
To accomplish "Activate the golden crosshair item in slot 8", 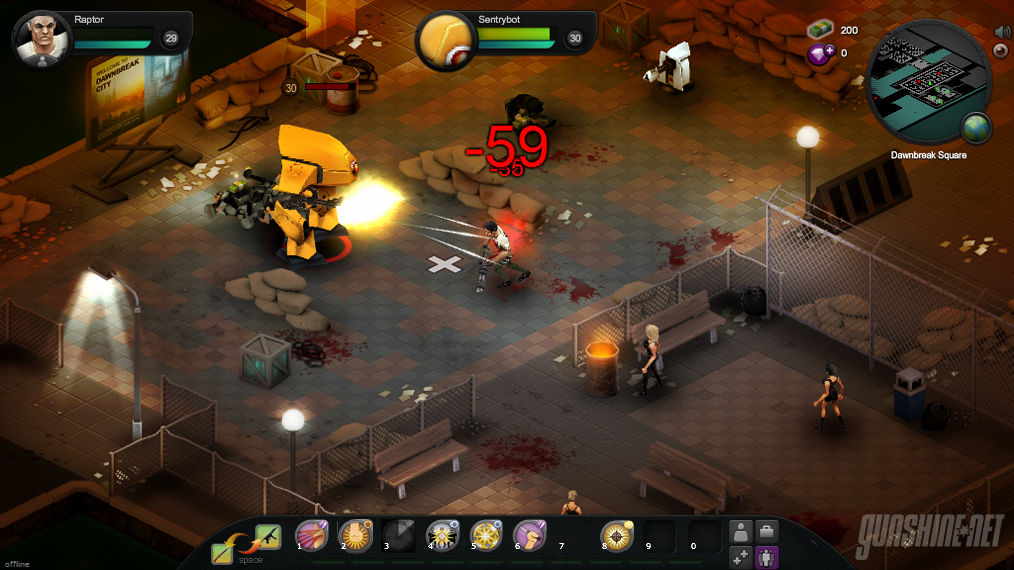I will [617, 537].
